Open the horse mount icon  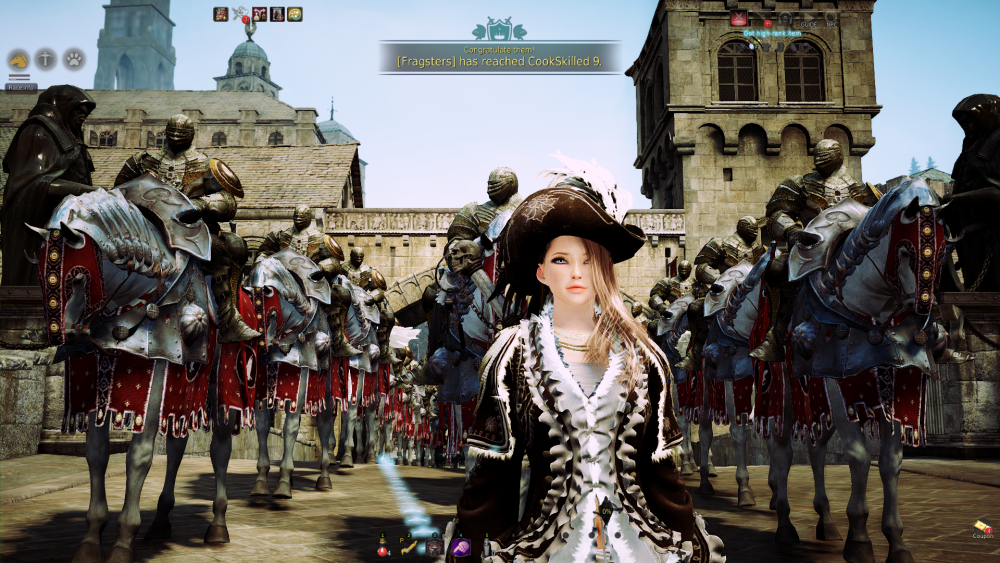point(18,60)
